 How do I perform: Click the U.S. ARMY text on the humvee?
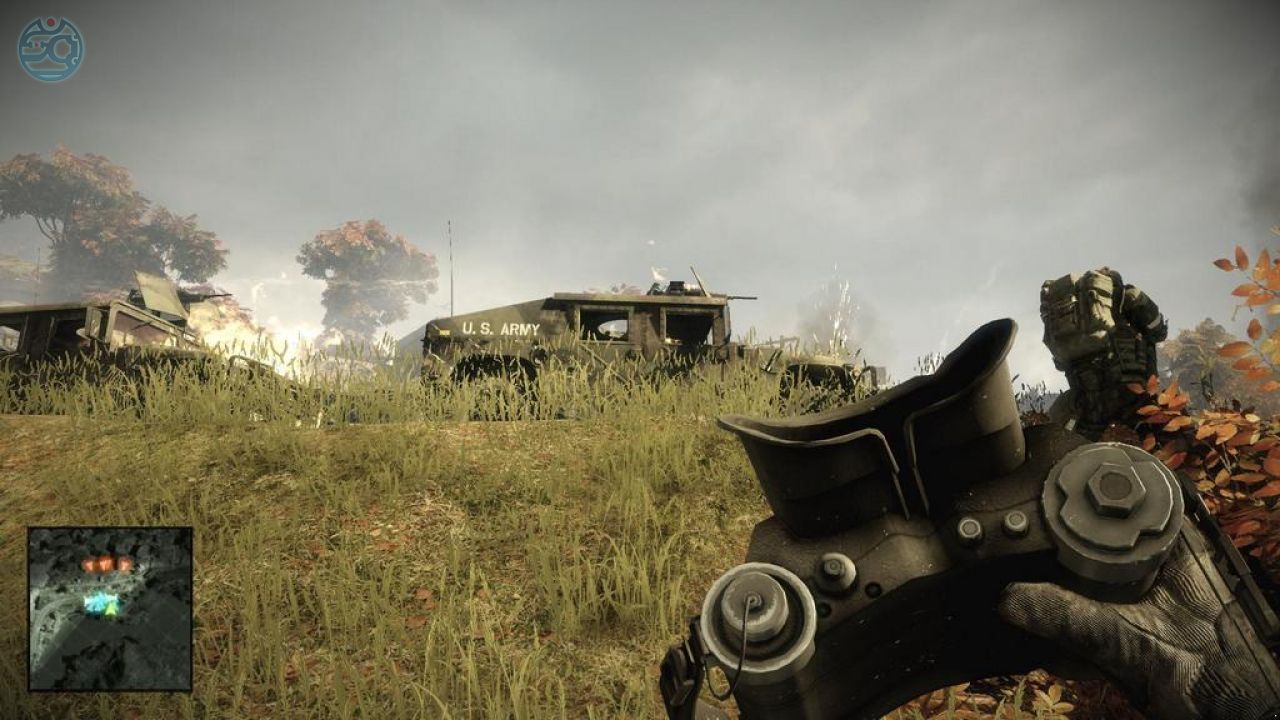click(x=500, y=328)
